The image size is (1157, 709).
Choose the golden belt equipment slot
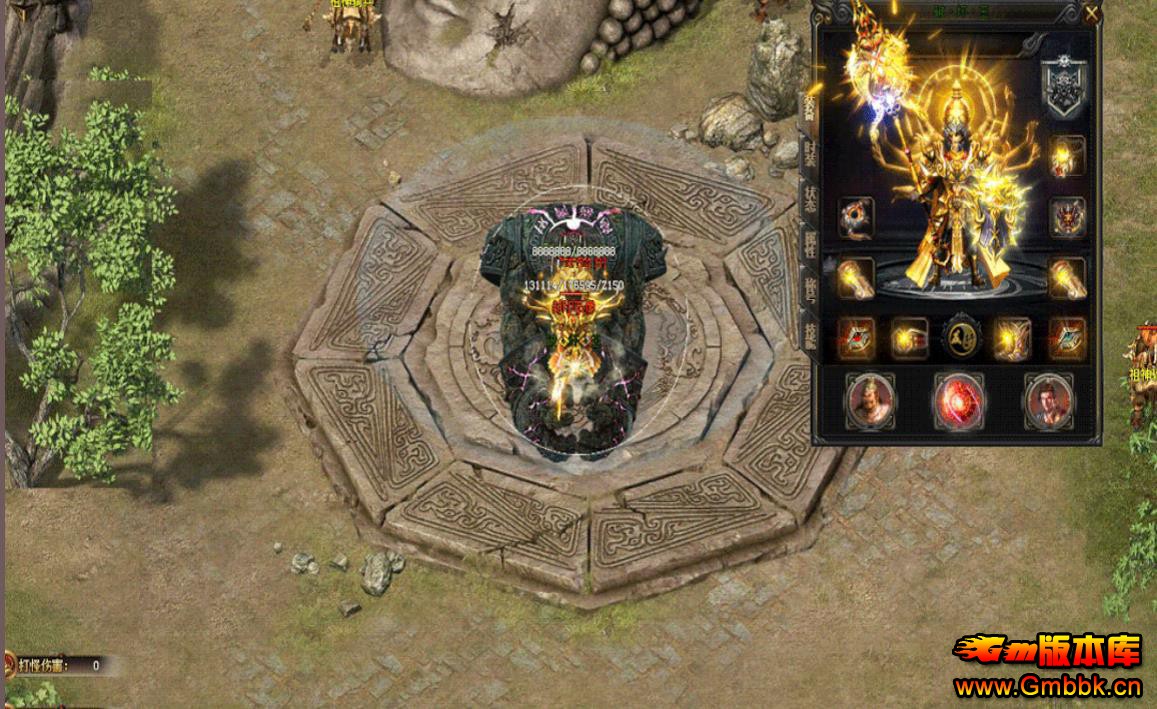909,339
